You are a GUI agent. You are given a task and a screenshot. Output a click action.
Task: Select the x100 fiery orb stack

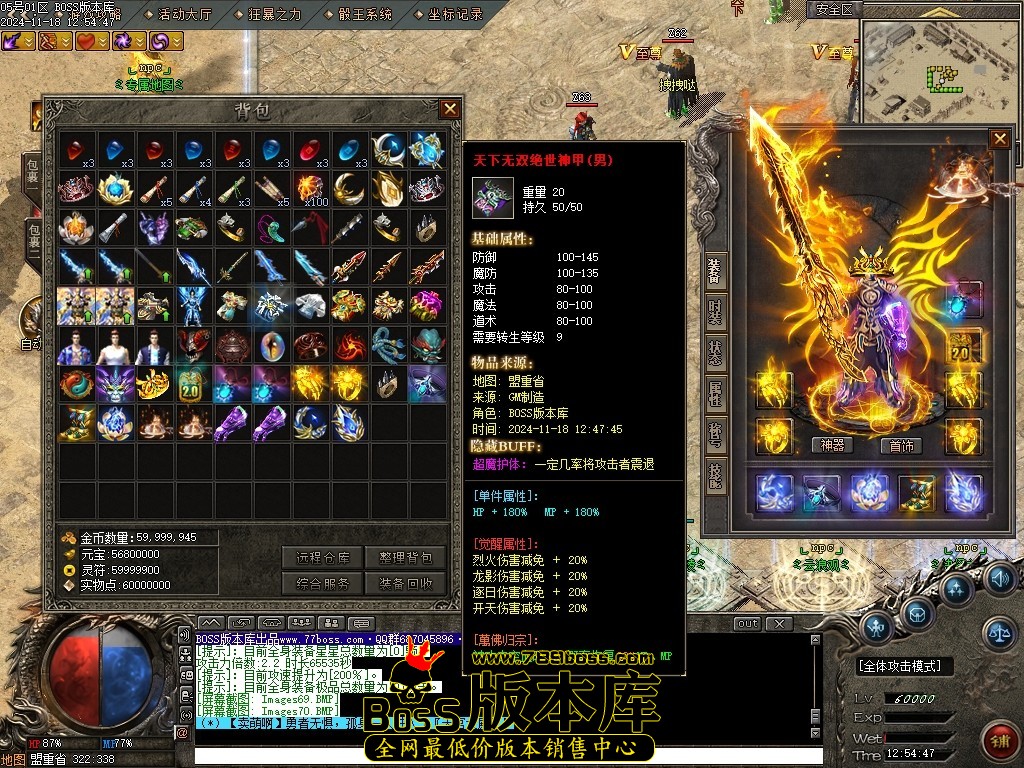tap(312, 187)
